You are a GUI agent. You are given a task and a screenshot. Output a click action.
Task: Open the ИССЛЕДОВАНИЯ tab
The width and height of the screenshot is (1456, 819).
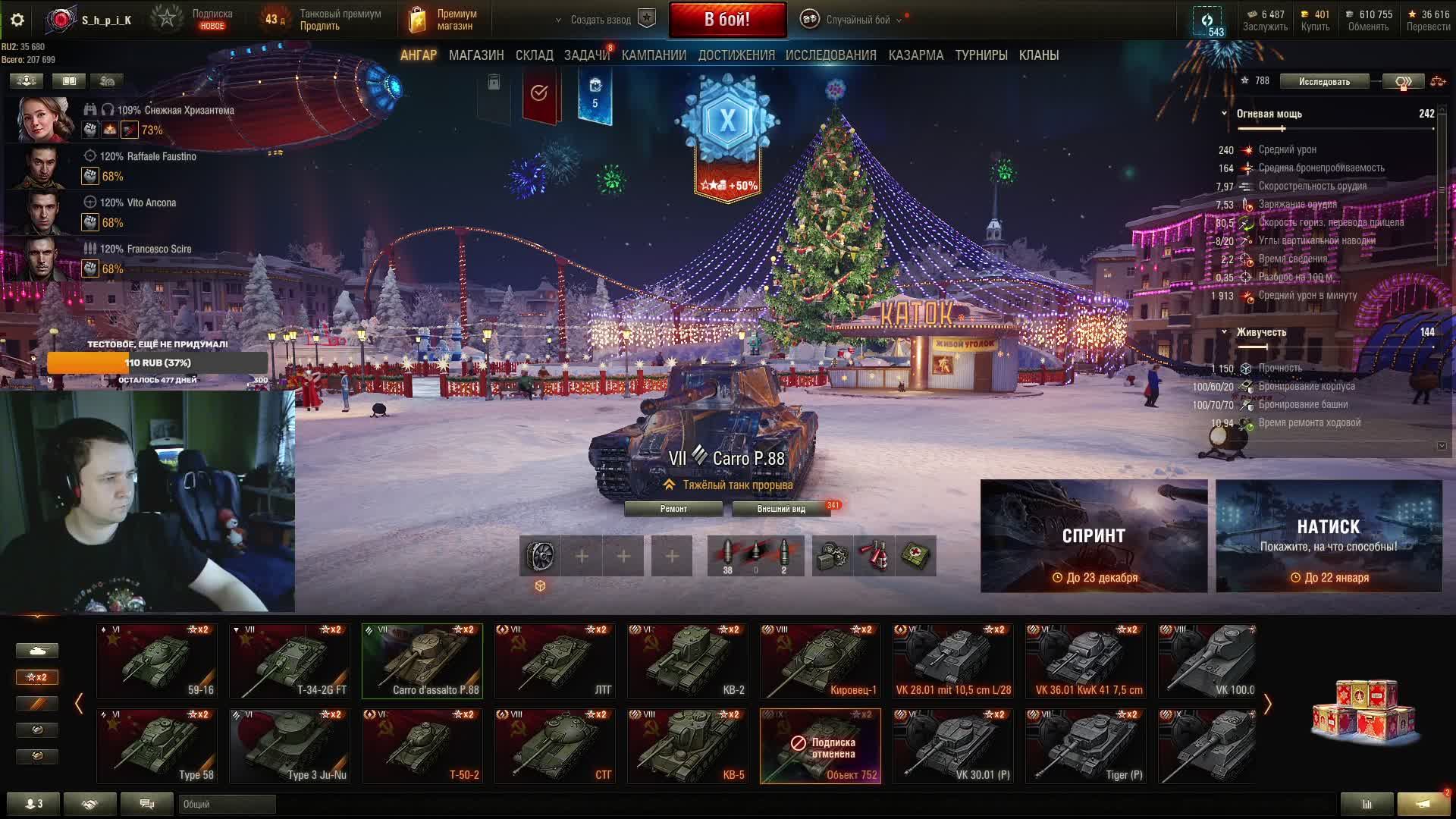(830, 55)
